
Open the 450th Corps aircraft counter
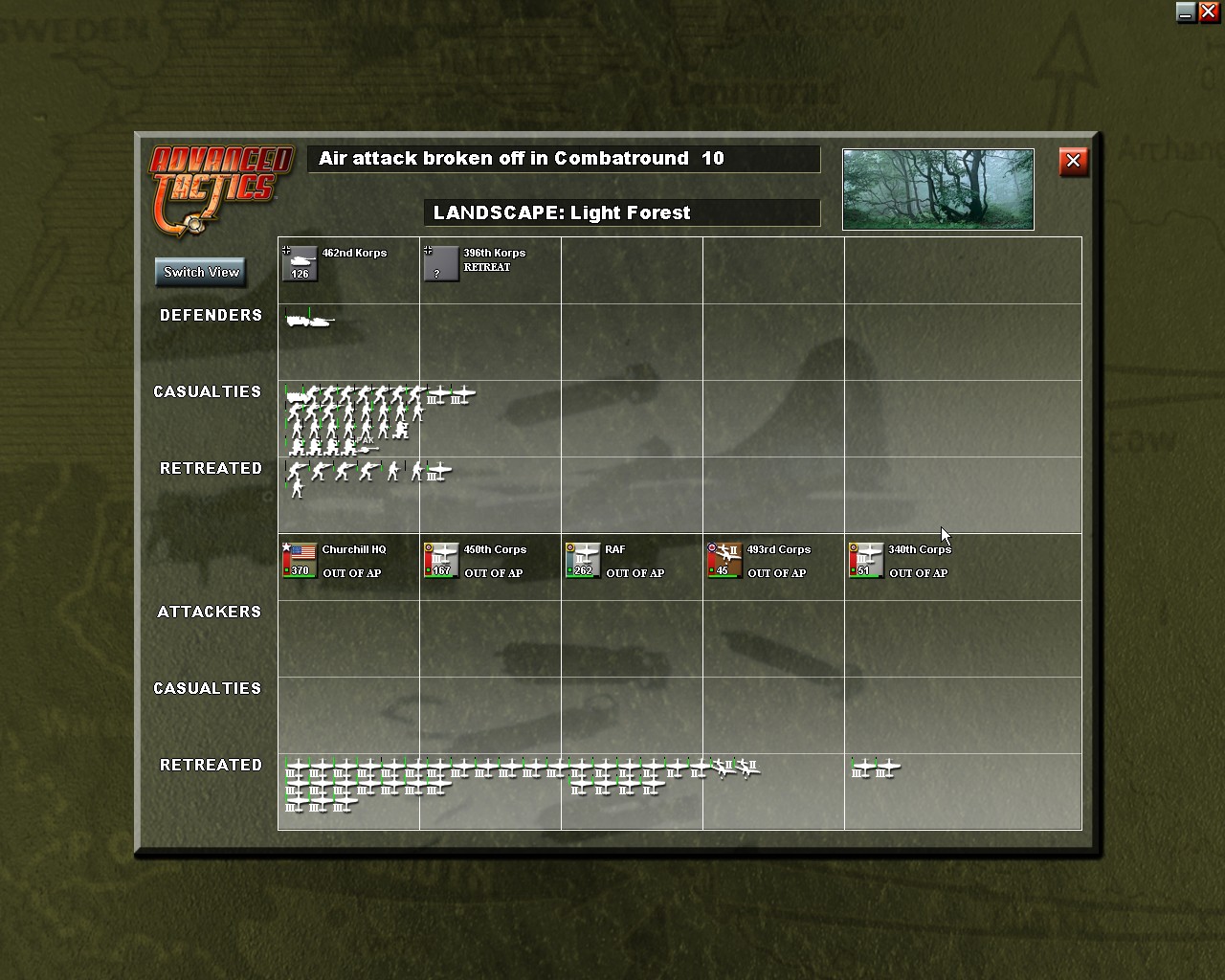[440, 562]
